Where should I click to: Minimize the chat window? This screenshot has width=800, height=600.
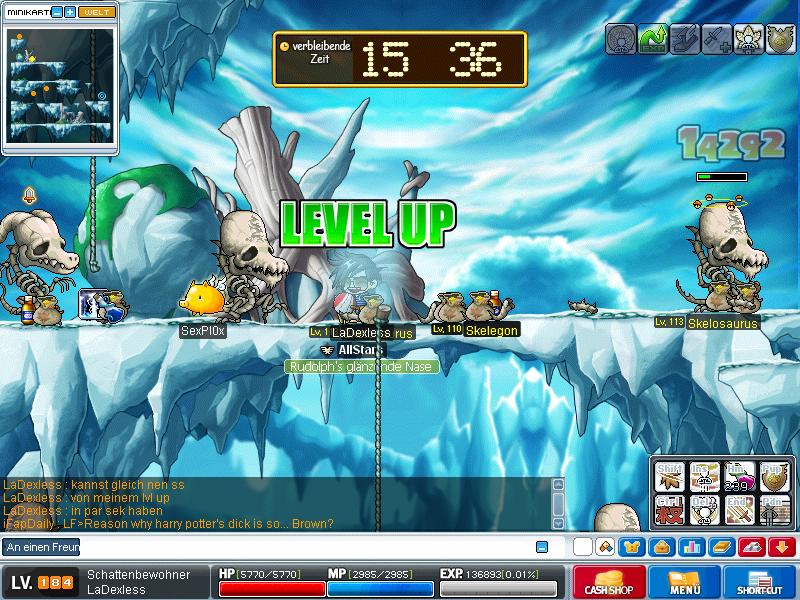tap(542, 547)
